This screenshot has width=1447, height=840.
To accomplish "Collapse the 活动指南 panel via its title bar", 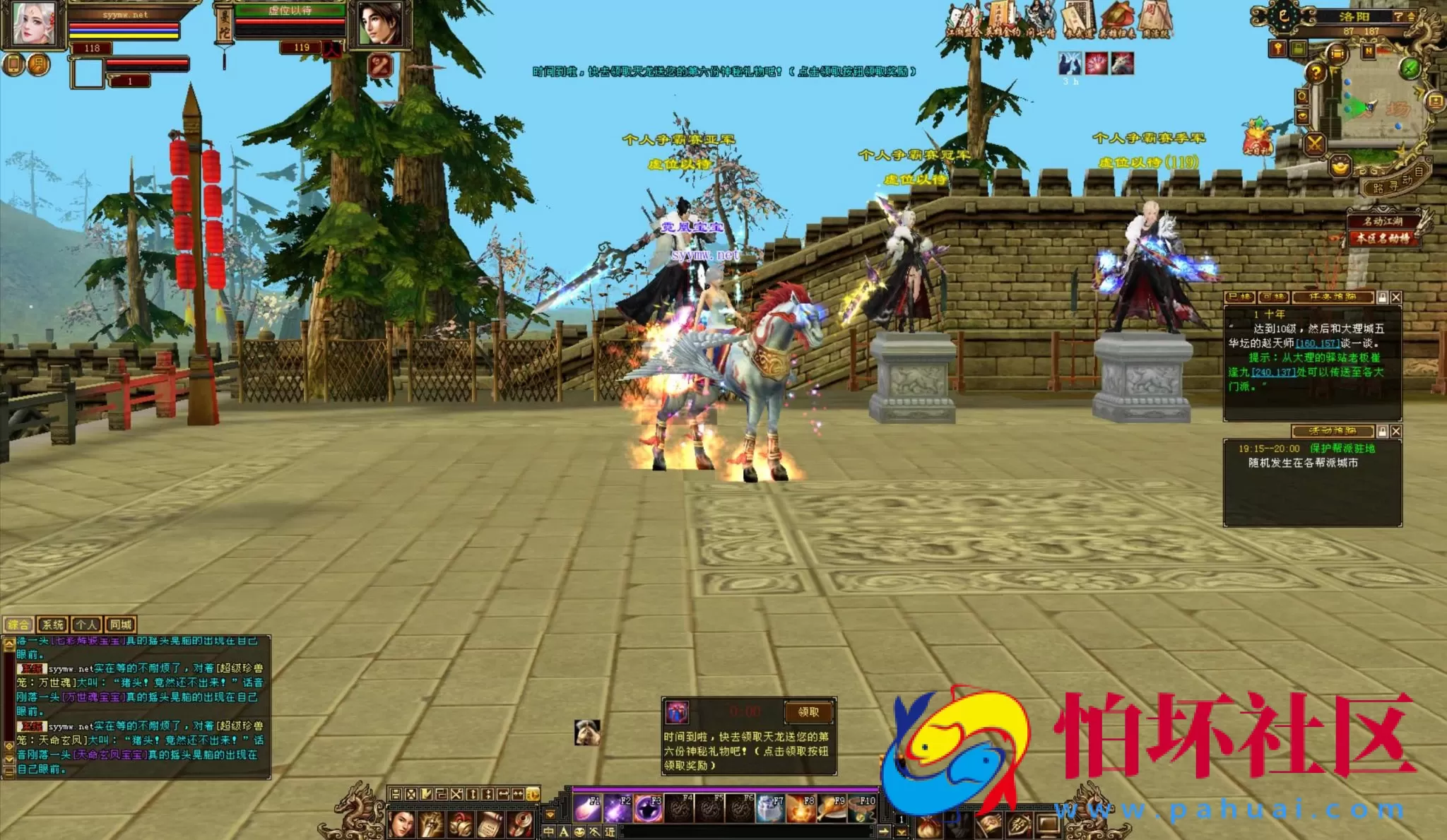I will pos(1333,432).
